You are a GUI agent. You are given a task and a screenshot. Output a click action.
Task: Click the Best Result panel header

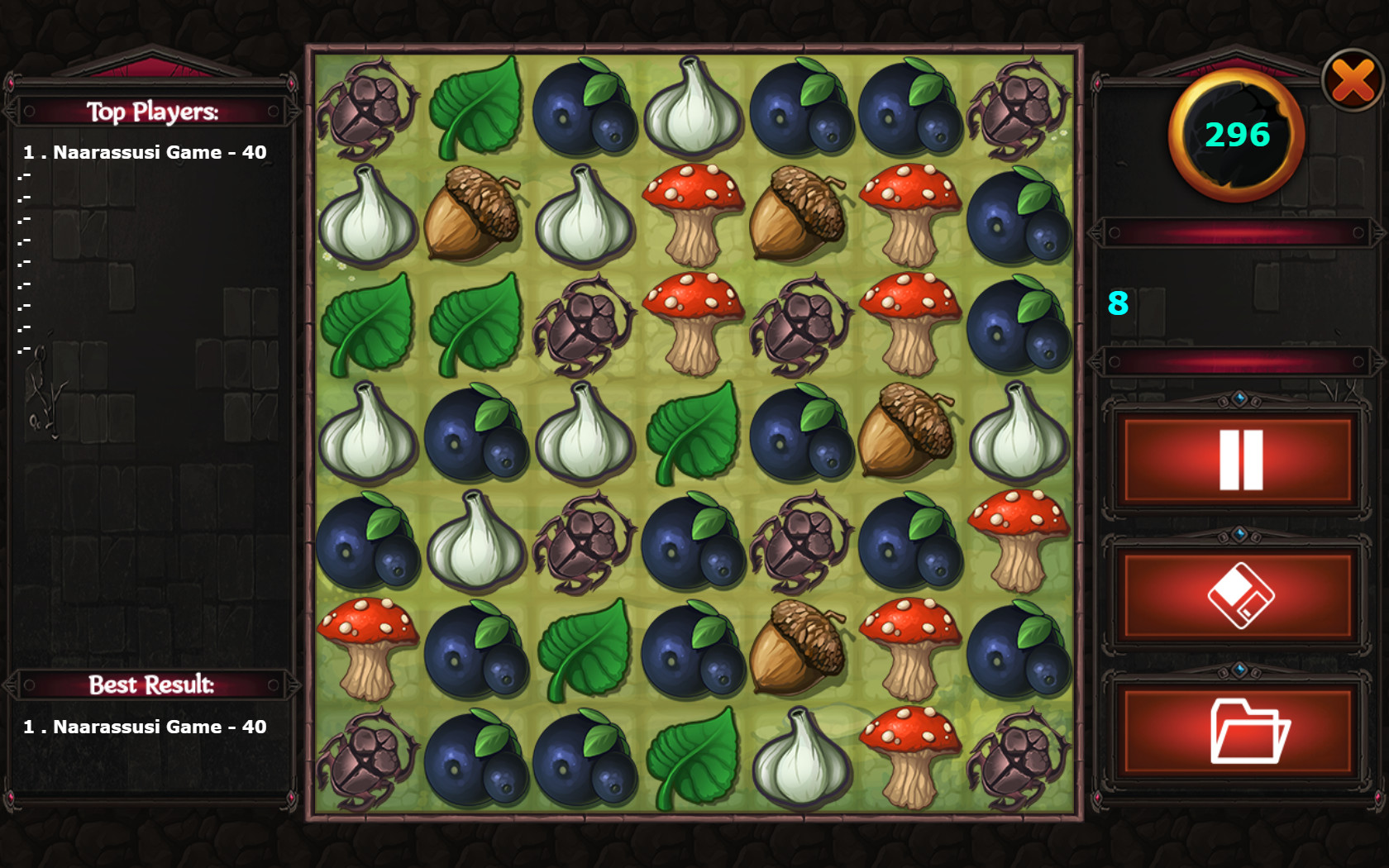[149, 685]
